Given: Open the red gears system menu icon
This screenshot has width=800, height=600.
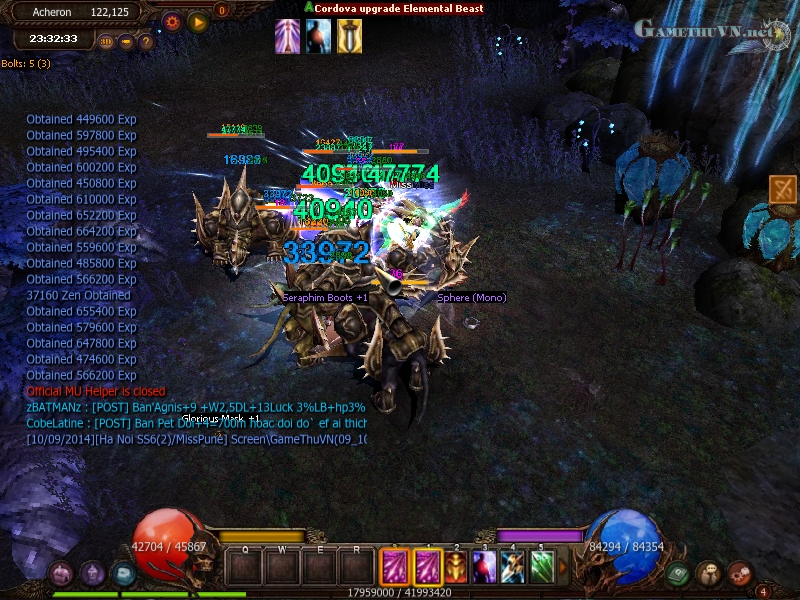Looking at the screenshot, I should coord(739,574).
